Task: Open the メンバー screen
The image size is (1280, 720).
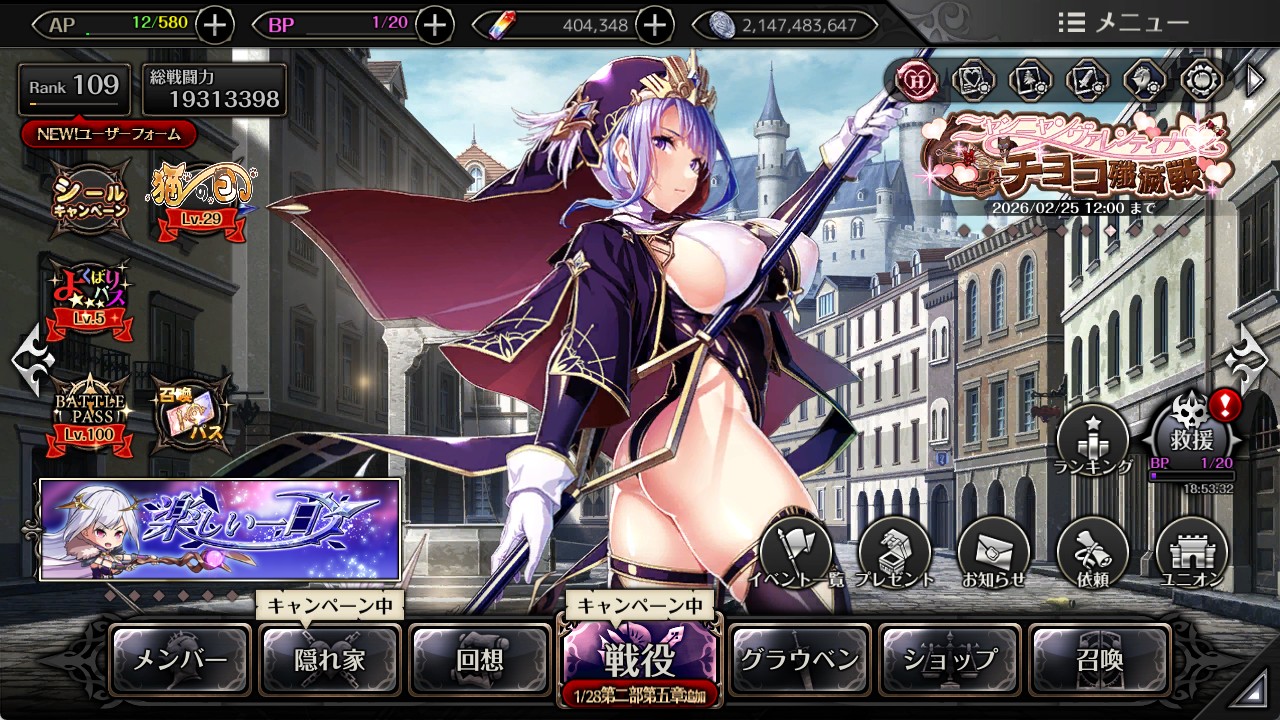Action: tap(180, 660)
